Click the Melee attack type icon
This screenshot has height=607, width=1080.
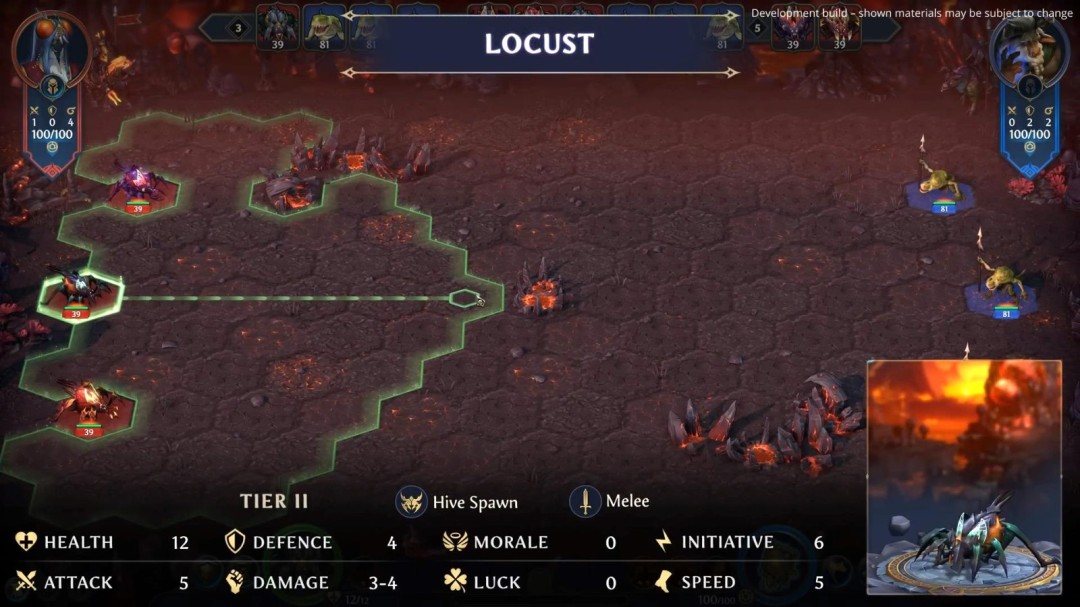pos(585,501)
